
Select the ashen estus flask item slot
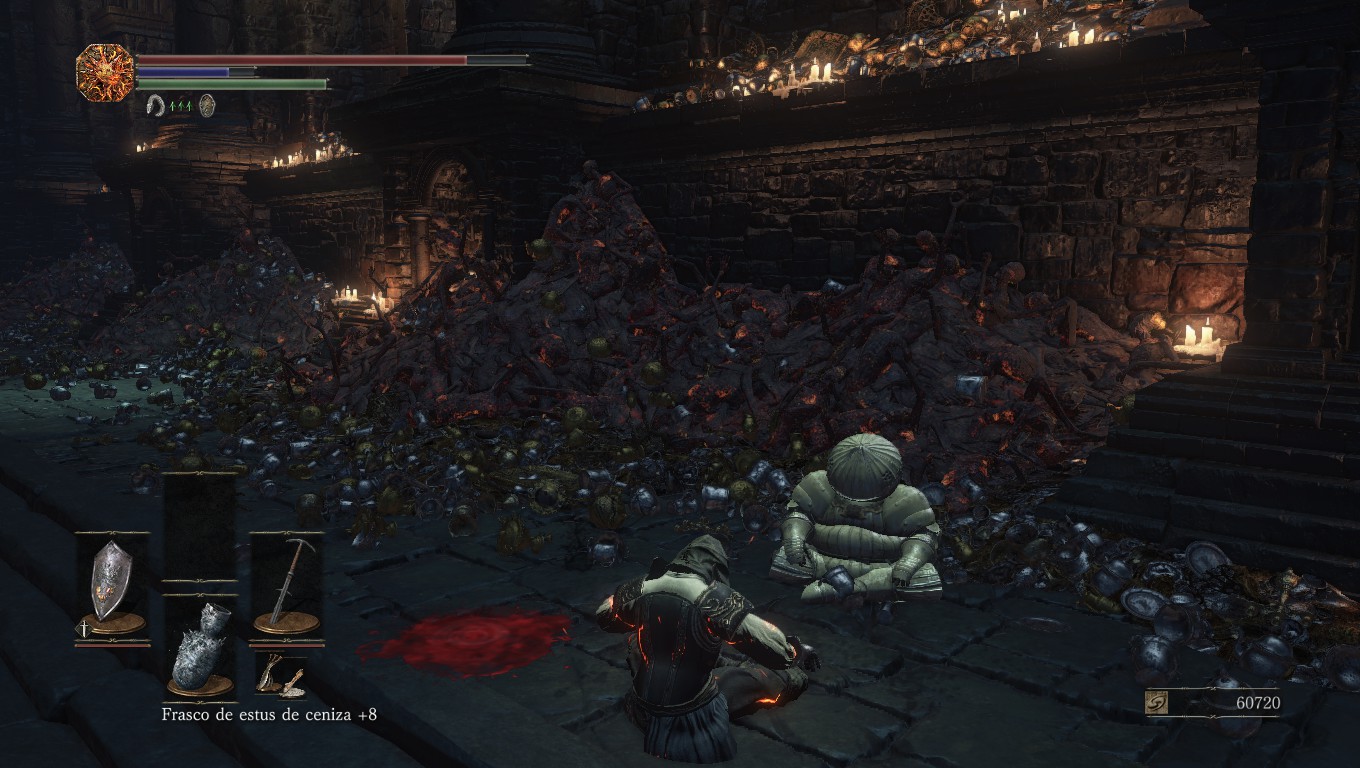tap(199, 646)
